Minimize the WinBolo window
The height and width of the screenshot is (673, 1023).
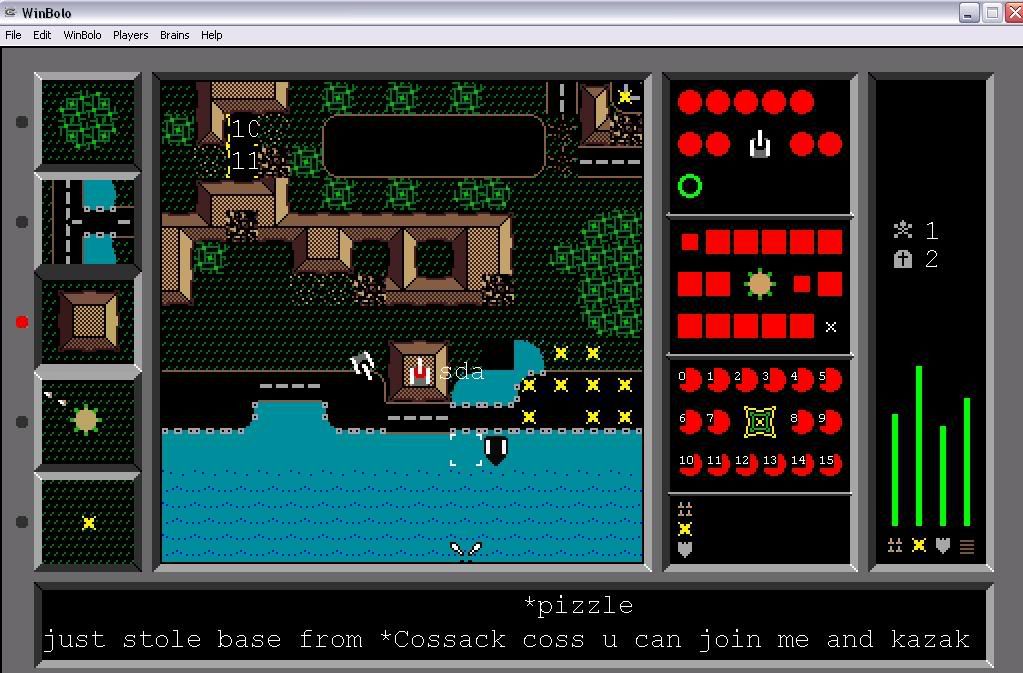click(968, 13)
